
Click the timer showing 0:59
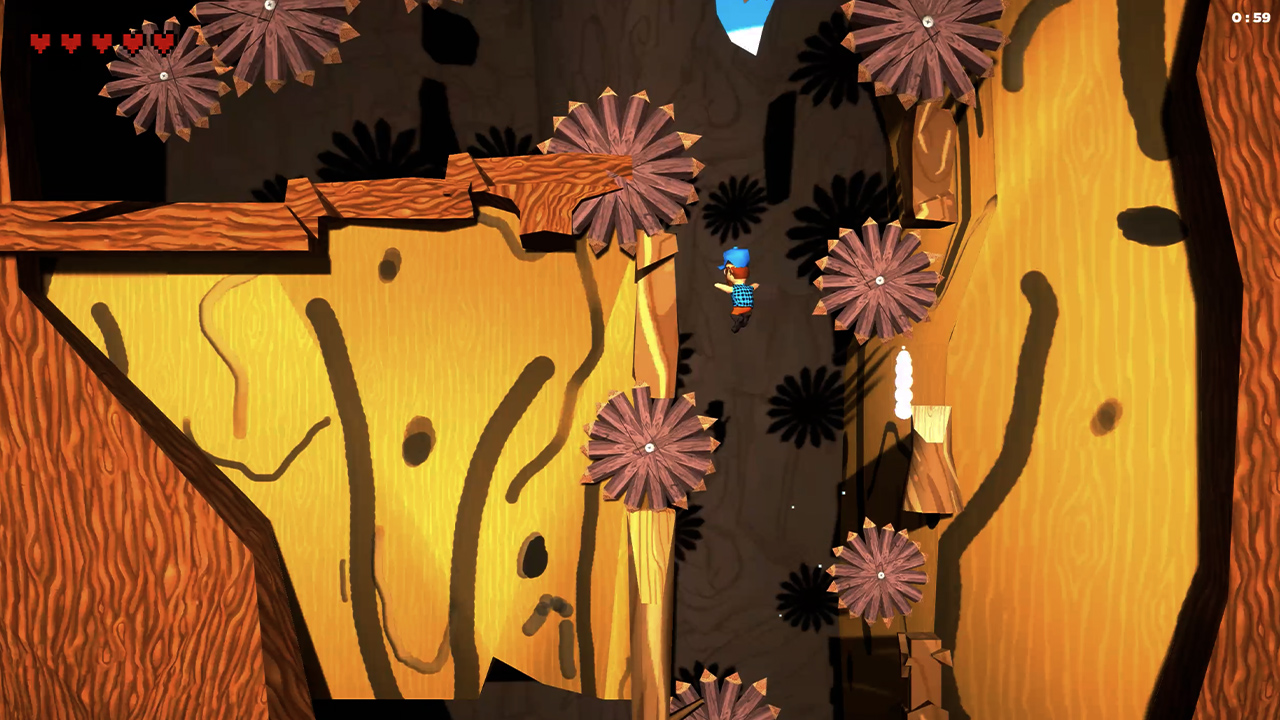pos(1252,15)
